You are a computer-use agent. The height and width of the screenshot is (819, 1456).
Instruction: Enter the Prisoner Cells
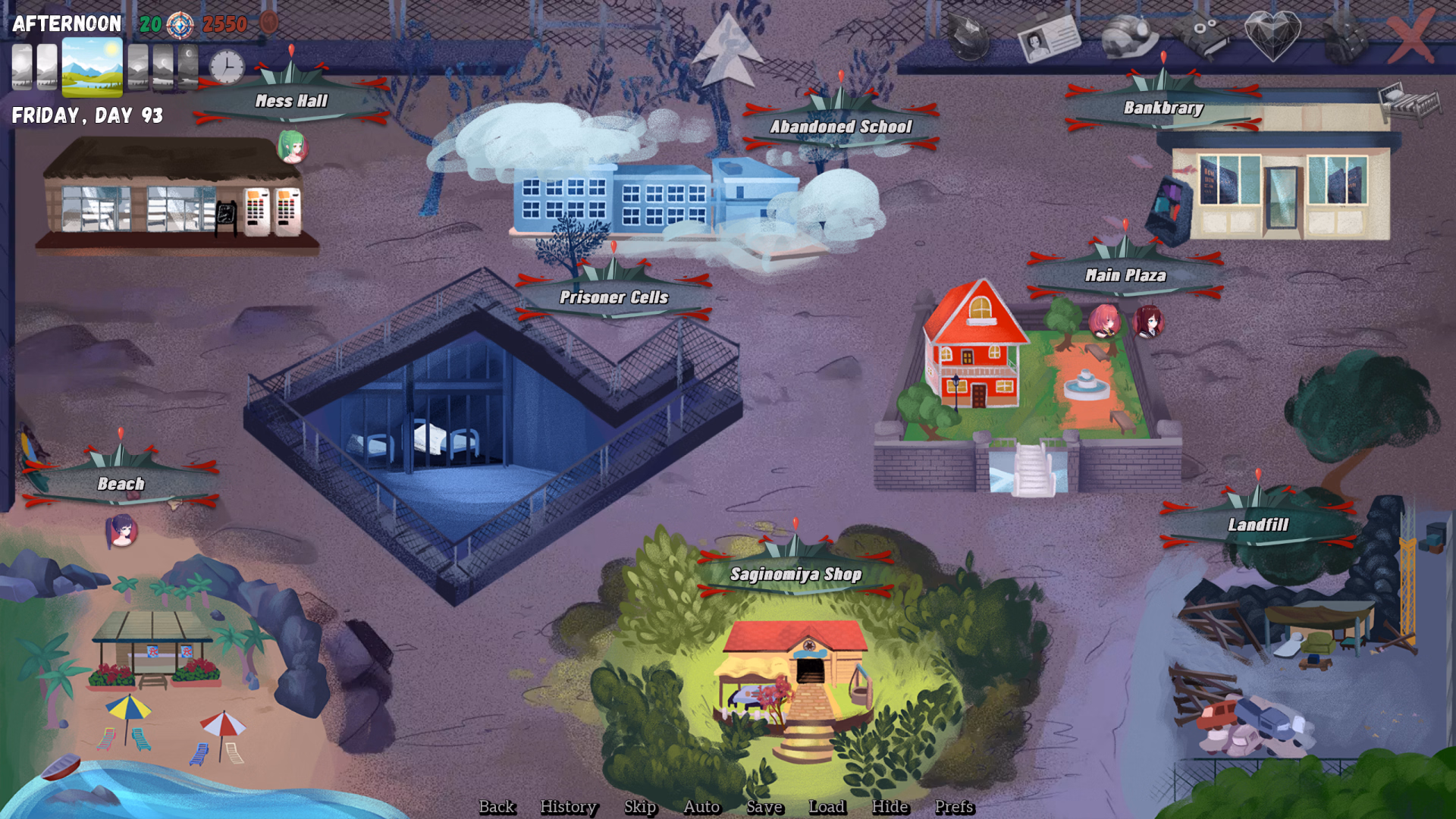(613, 297)
